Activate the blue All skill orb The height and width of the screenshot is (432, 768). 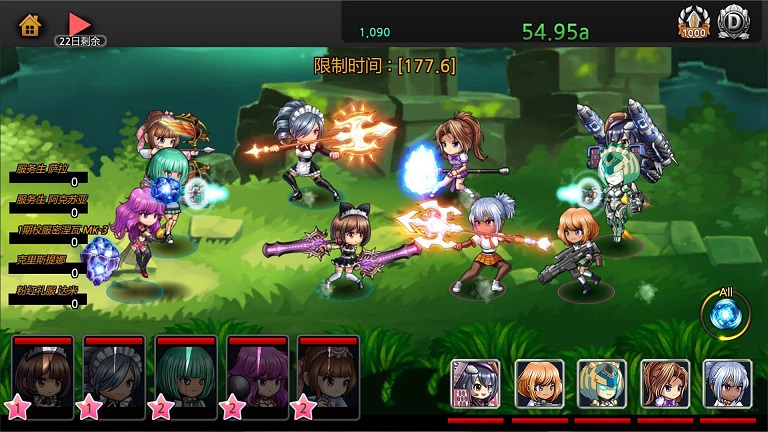726,315
